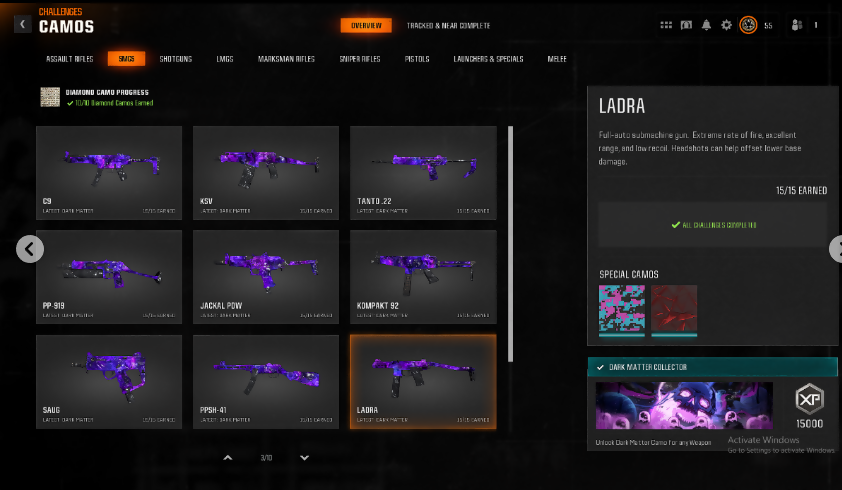Choose the KSV weapon tile
The height and width of the screenshot is (490, 842).
click(266, 172)
